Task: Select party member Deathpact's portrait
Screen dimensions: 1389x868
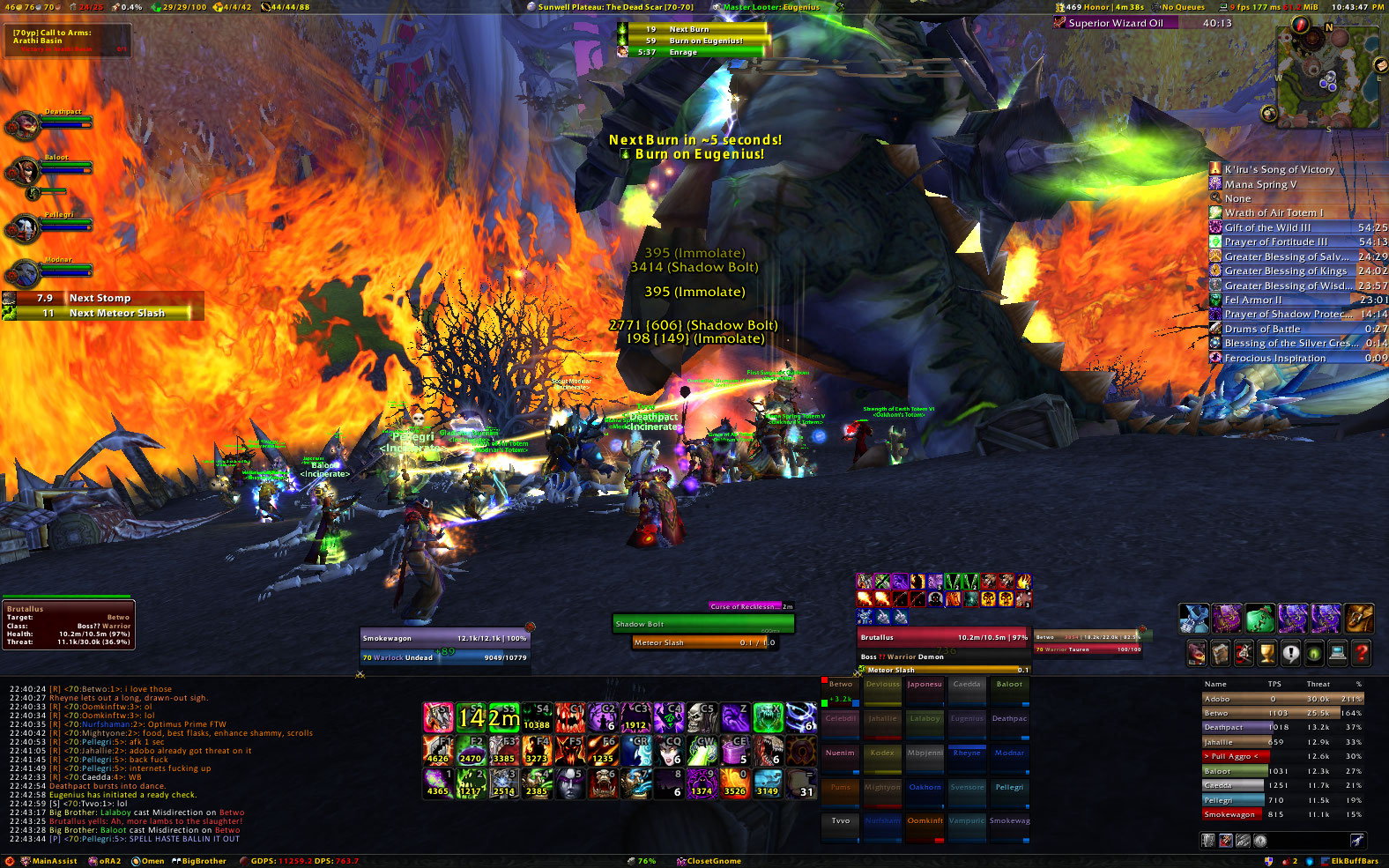Action: point(21,126)
